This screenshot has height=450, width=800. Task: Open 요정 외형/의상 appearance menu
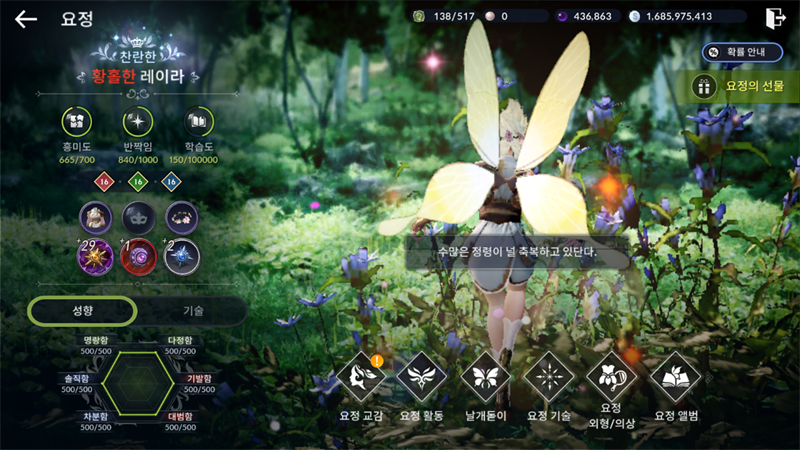611,378
